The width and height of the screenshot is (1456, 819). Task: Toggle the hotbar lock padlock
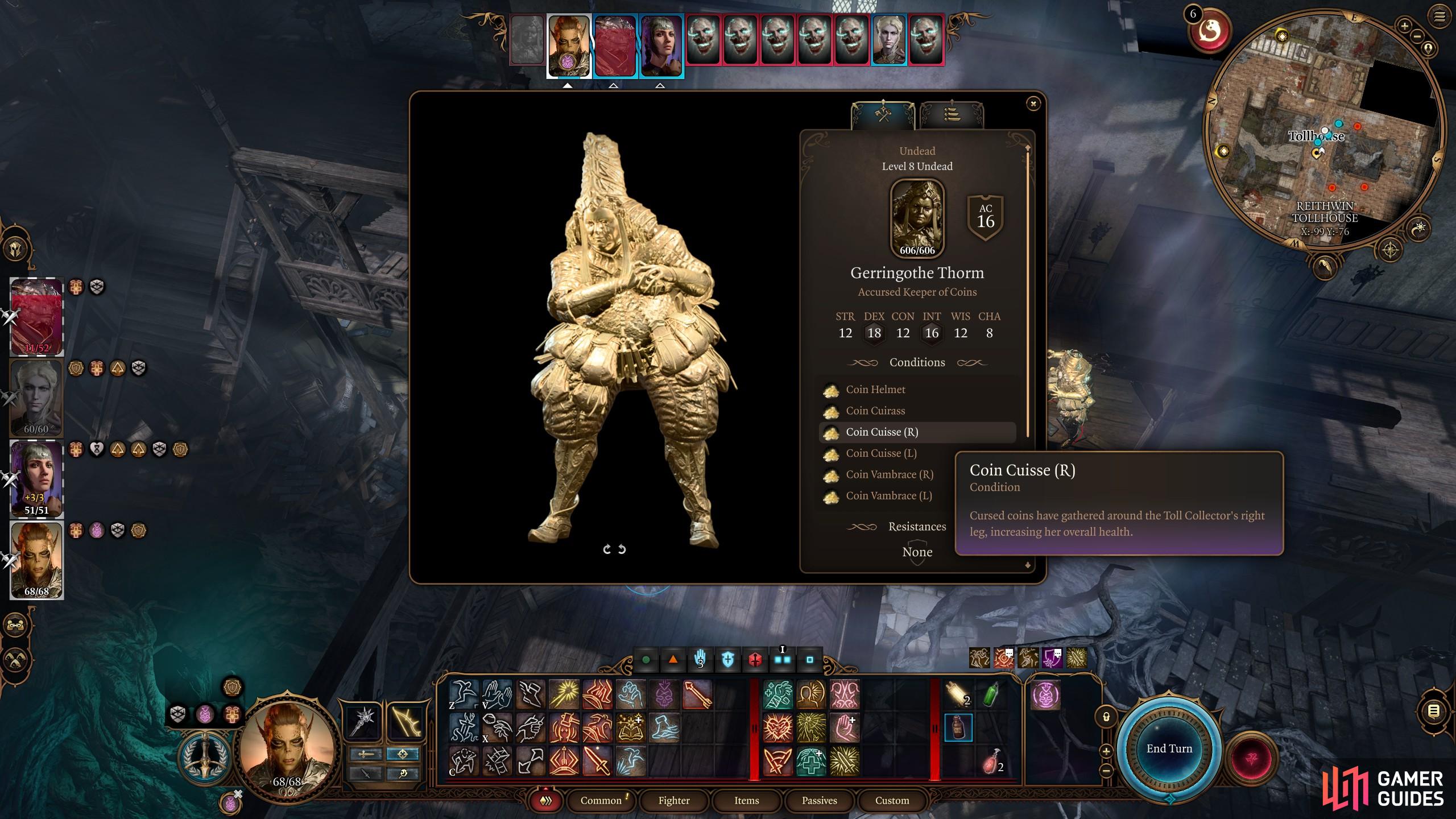1106,715
